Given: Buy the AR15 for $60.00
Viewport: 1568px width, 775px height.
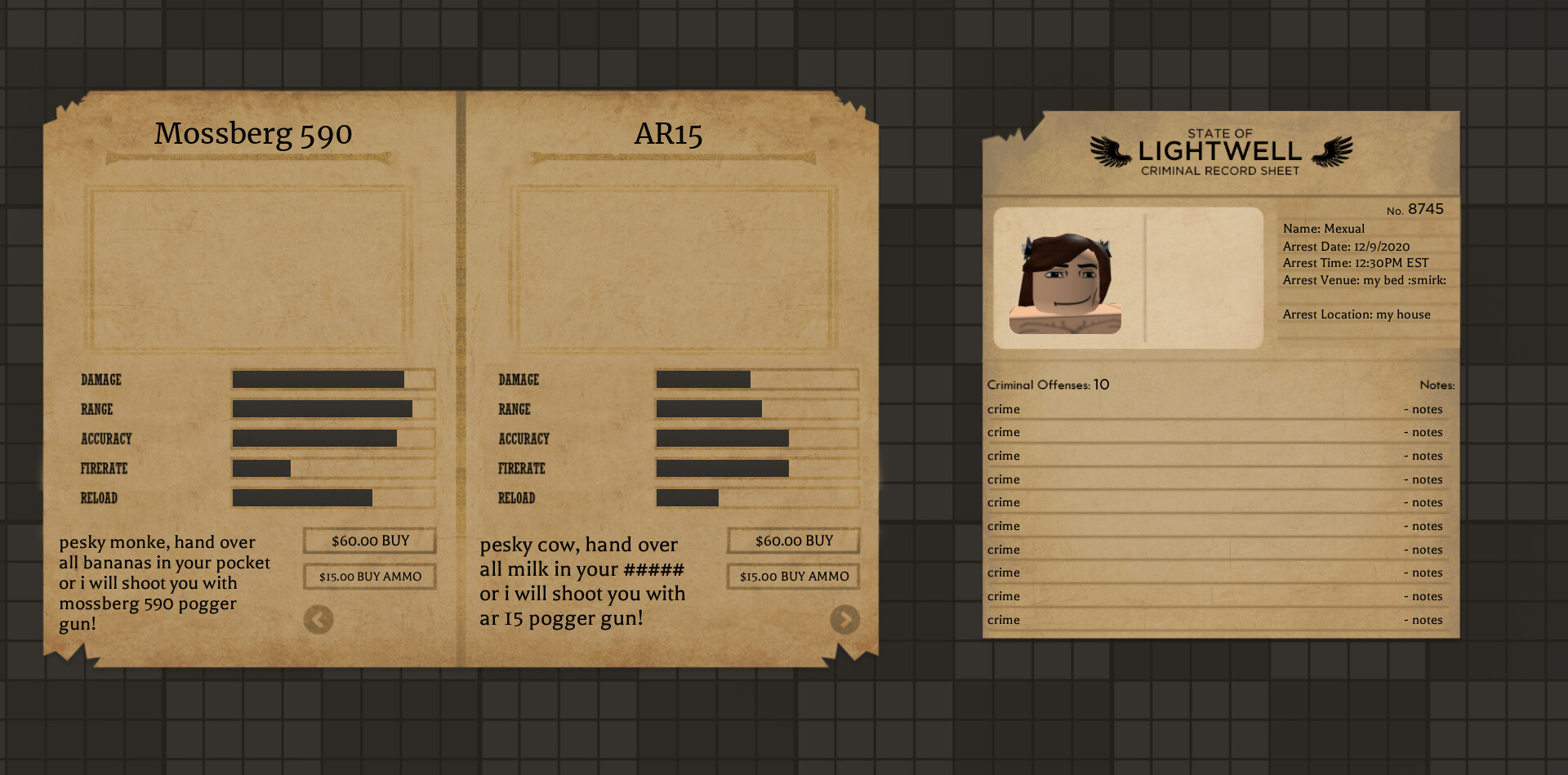Looking at the screenshot, I should click(794, 541).
